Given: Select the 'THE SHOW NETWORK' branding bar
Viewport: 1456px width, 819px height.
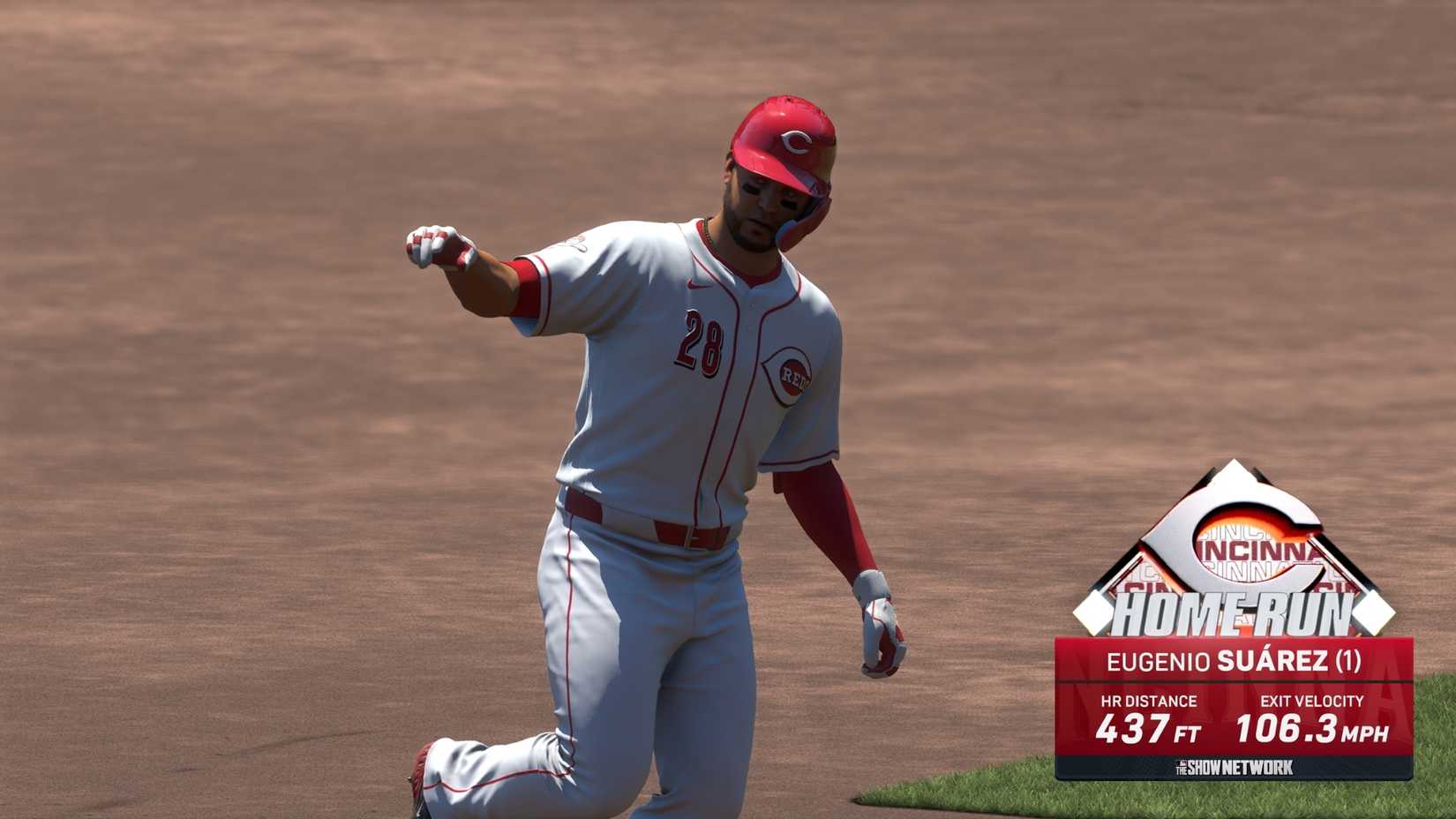Looking at the screenshot, I should click(1235, 766).
